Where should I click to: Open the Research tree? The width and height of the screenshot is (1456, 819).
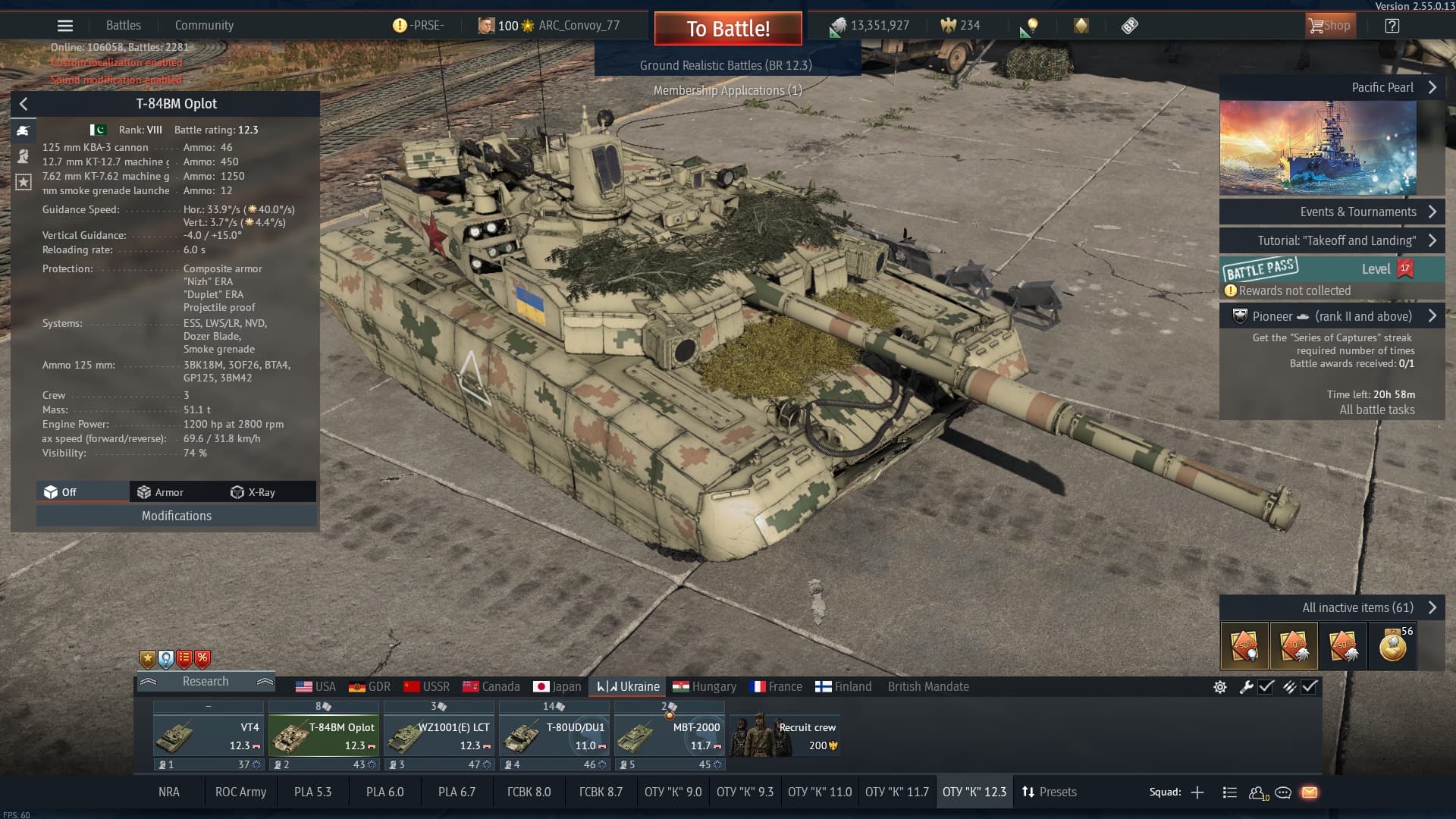coord(205,681)
